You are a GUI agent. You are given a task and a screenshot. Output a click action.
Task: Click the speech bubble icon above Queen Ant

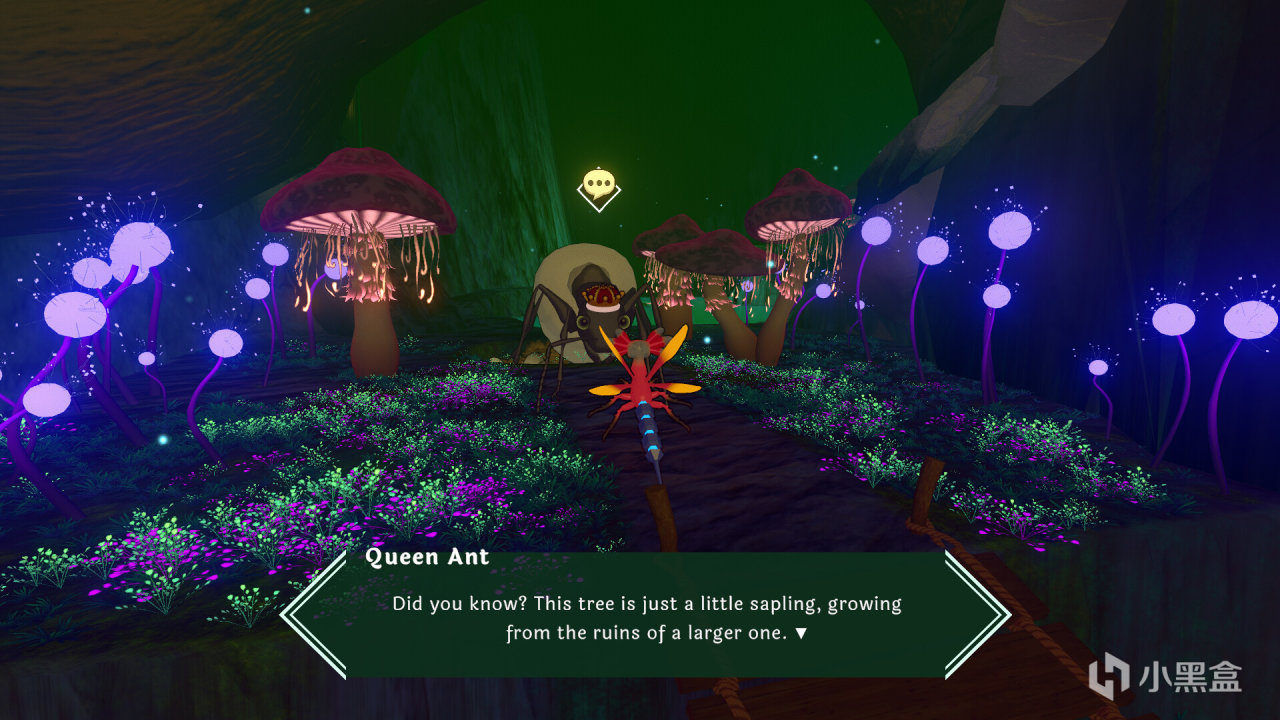598,185
